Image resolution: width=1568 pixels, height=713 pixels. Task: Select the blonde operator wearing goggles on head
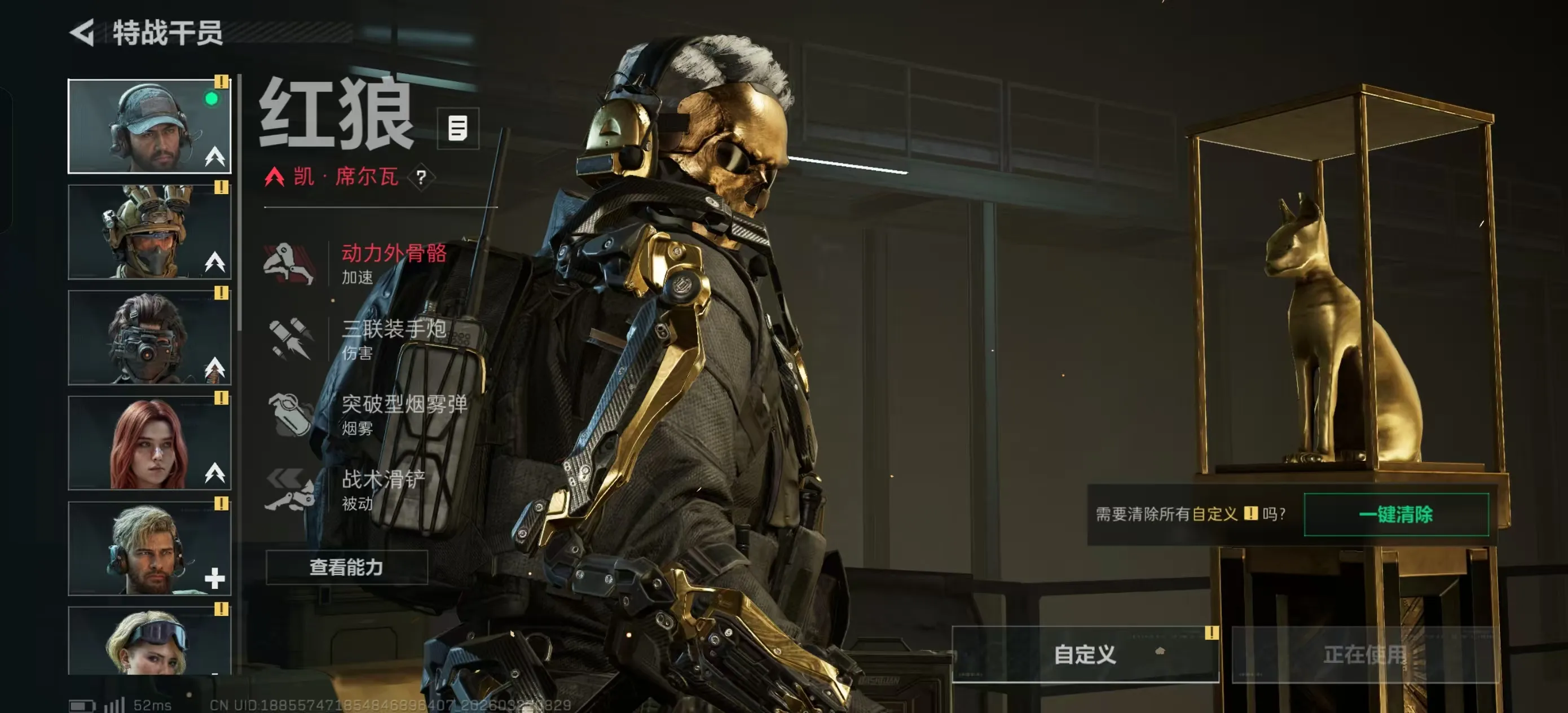(x=149, y=641)
